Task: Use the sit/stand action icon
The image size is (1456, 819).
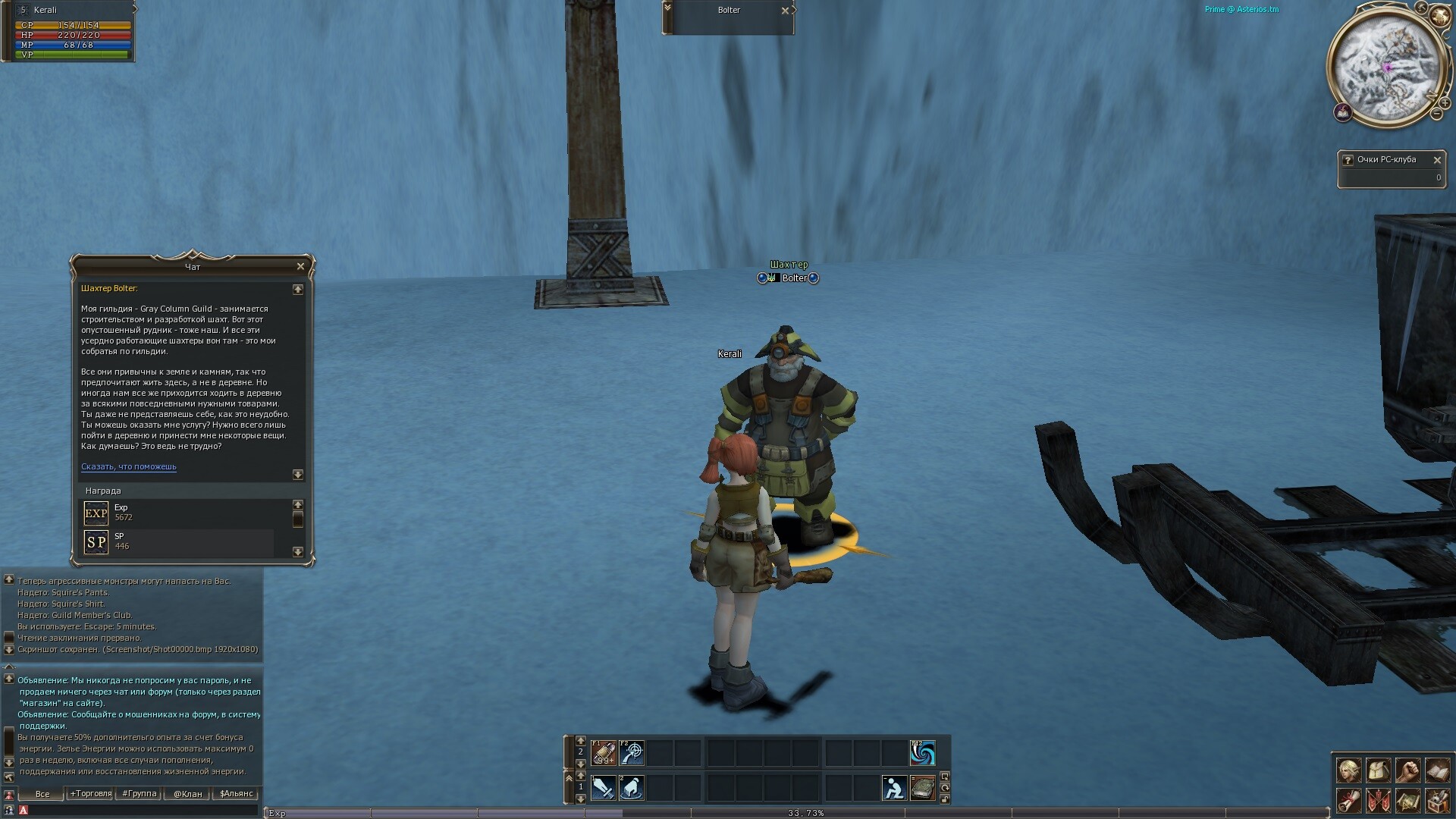Action: [894, 789]
